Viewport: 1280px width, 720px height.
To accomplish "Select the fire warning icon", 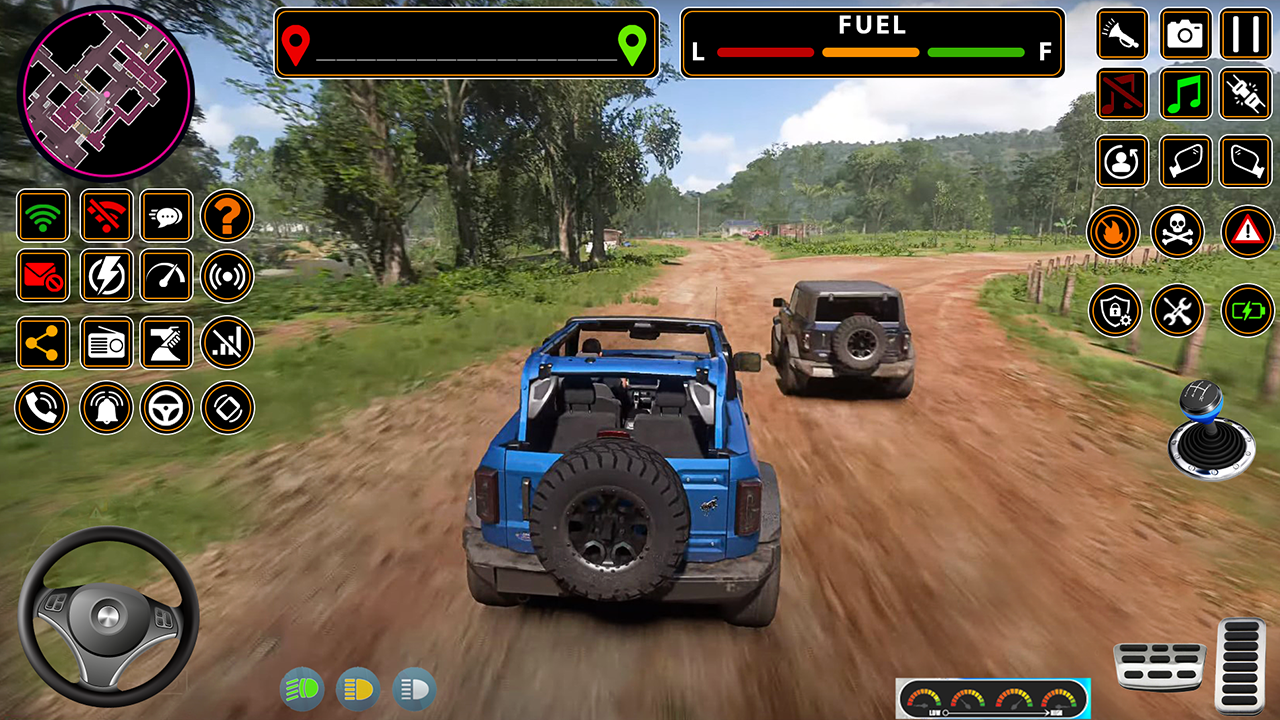I will (x=1114, y=232).
